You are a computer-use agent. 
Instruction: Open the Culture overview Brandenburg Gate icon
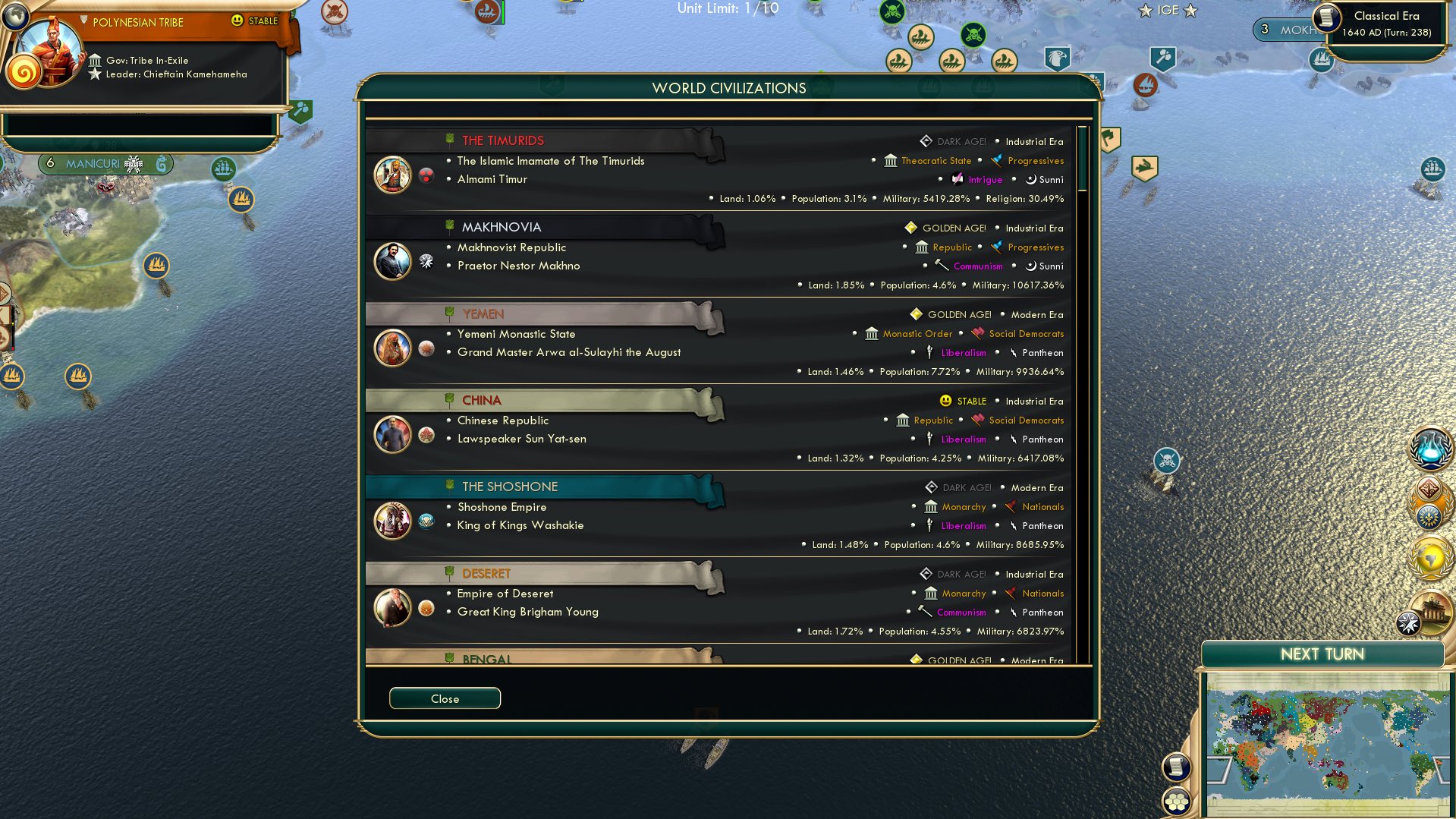(x=1432, y=611)
